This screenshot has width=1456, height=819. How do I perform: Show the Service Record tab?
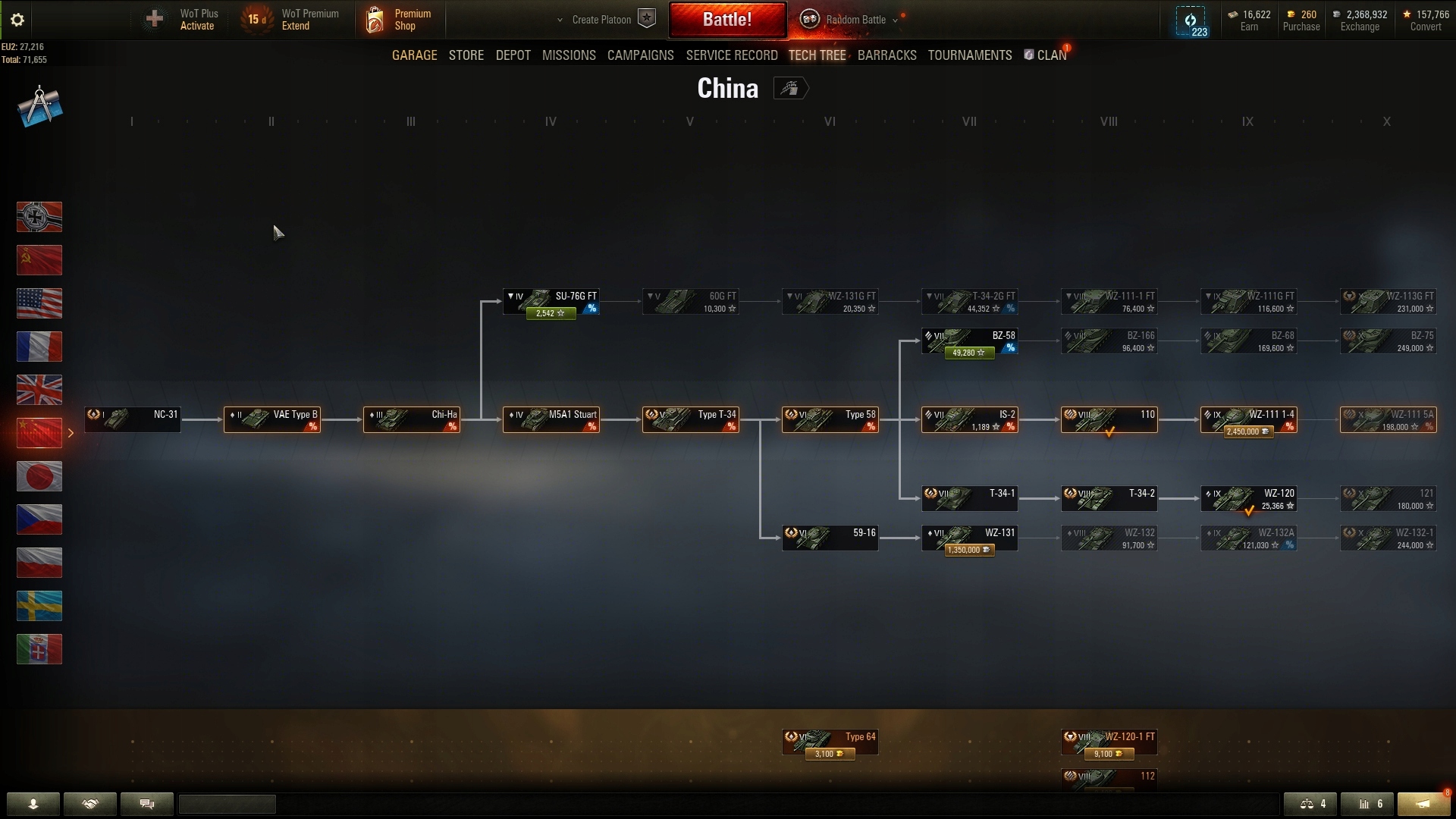[x=731, y=55]
